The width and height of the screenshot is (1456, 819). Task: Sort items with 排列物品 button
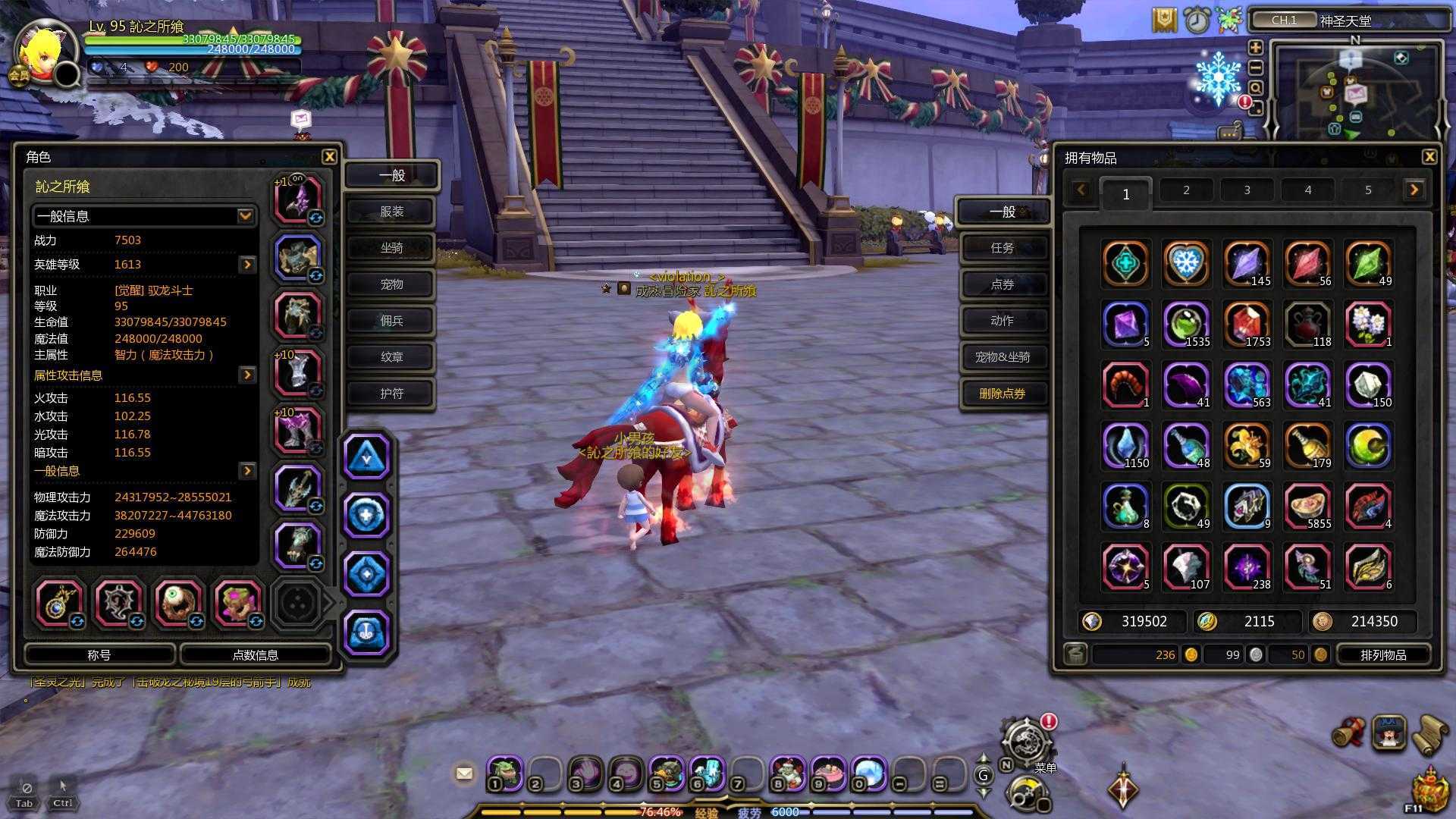pyautogui.click(x=1383, y=654)
